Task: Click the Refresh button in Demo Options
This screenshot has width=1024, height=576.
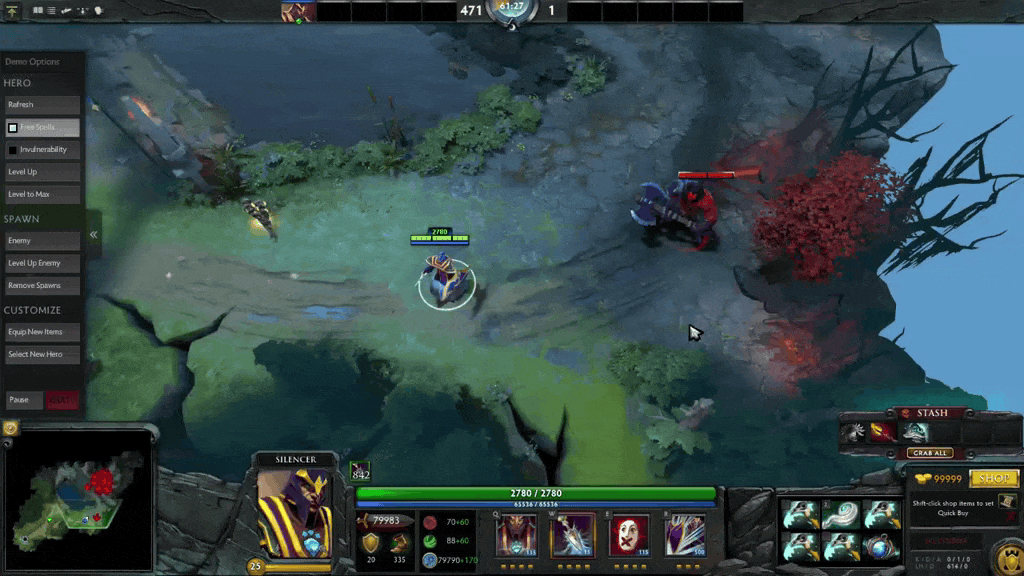Action: [x=42, y=105]
